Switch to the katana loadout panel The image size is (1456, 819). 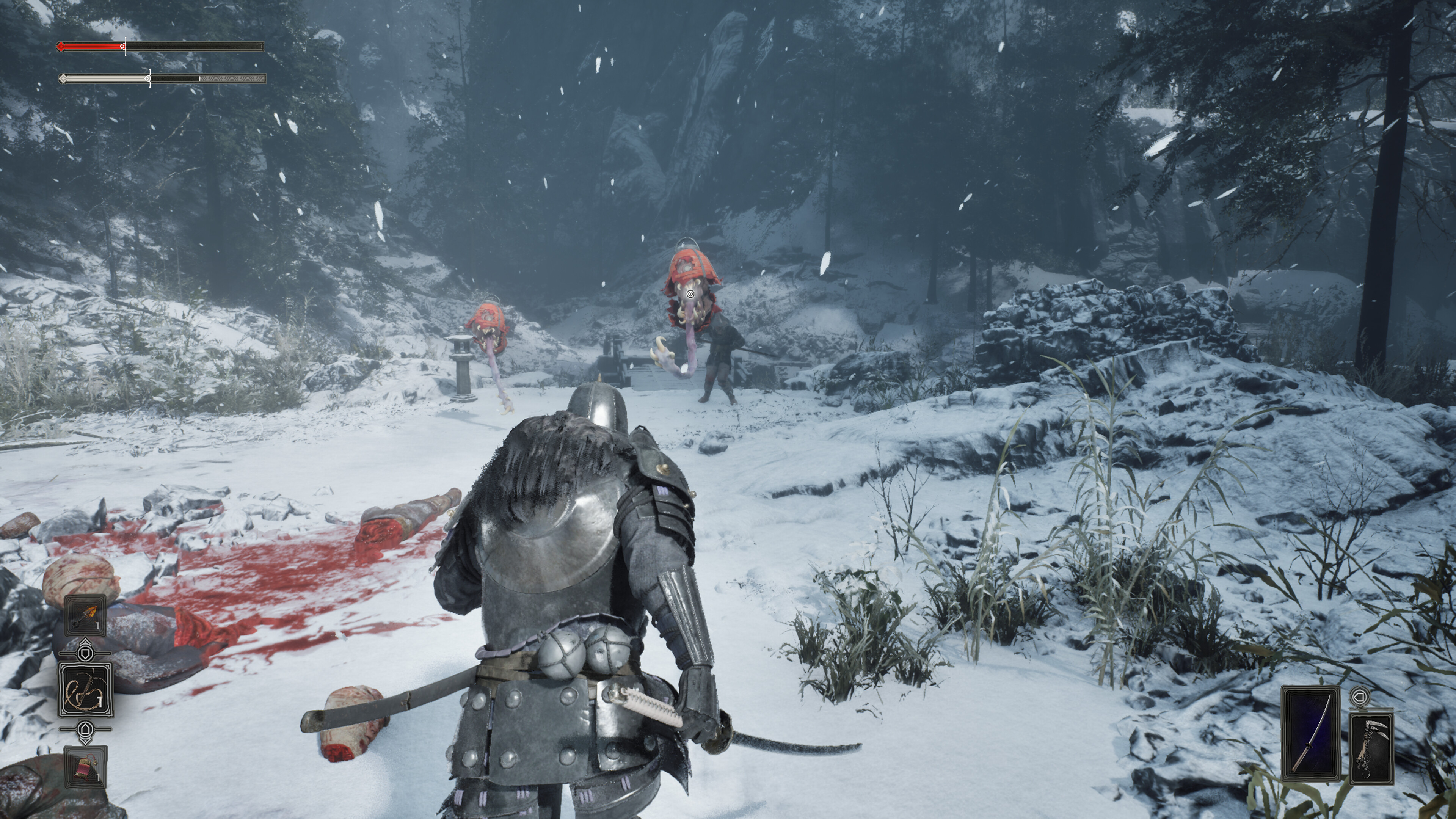coord(1311,733)
